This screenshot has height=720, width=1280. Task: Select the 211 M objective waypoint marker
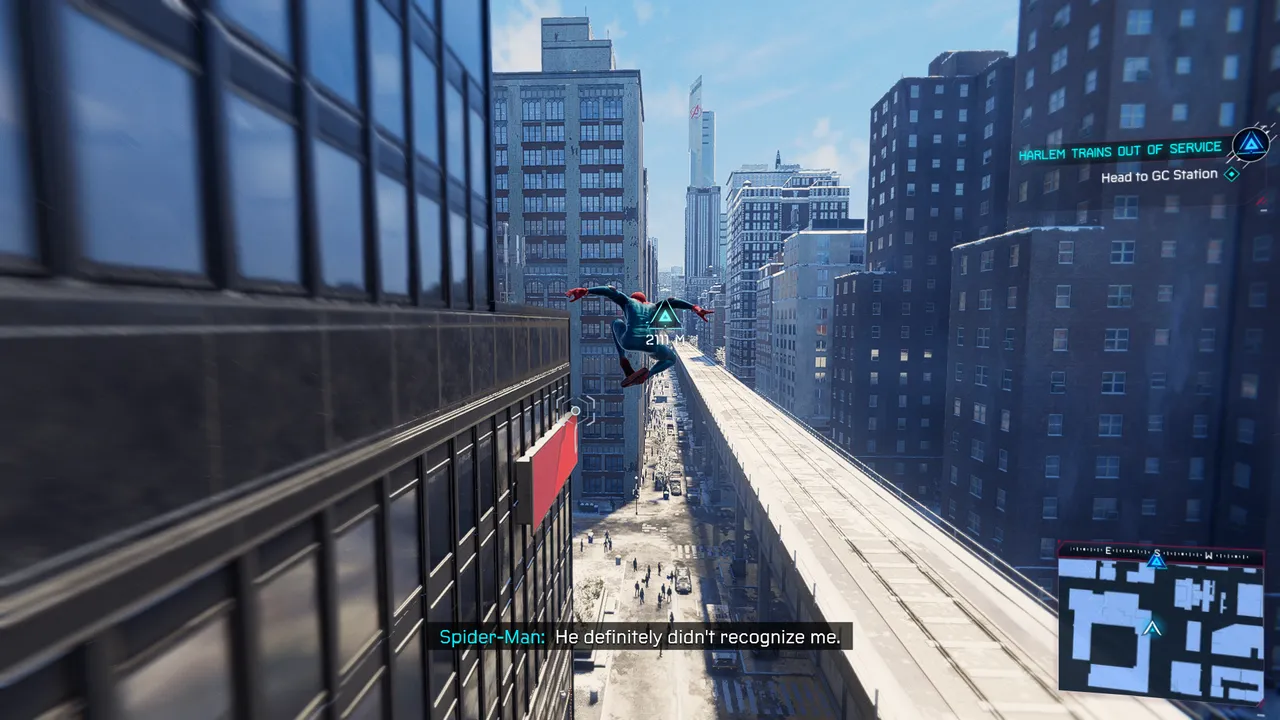point(663,317)
